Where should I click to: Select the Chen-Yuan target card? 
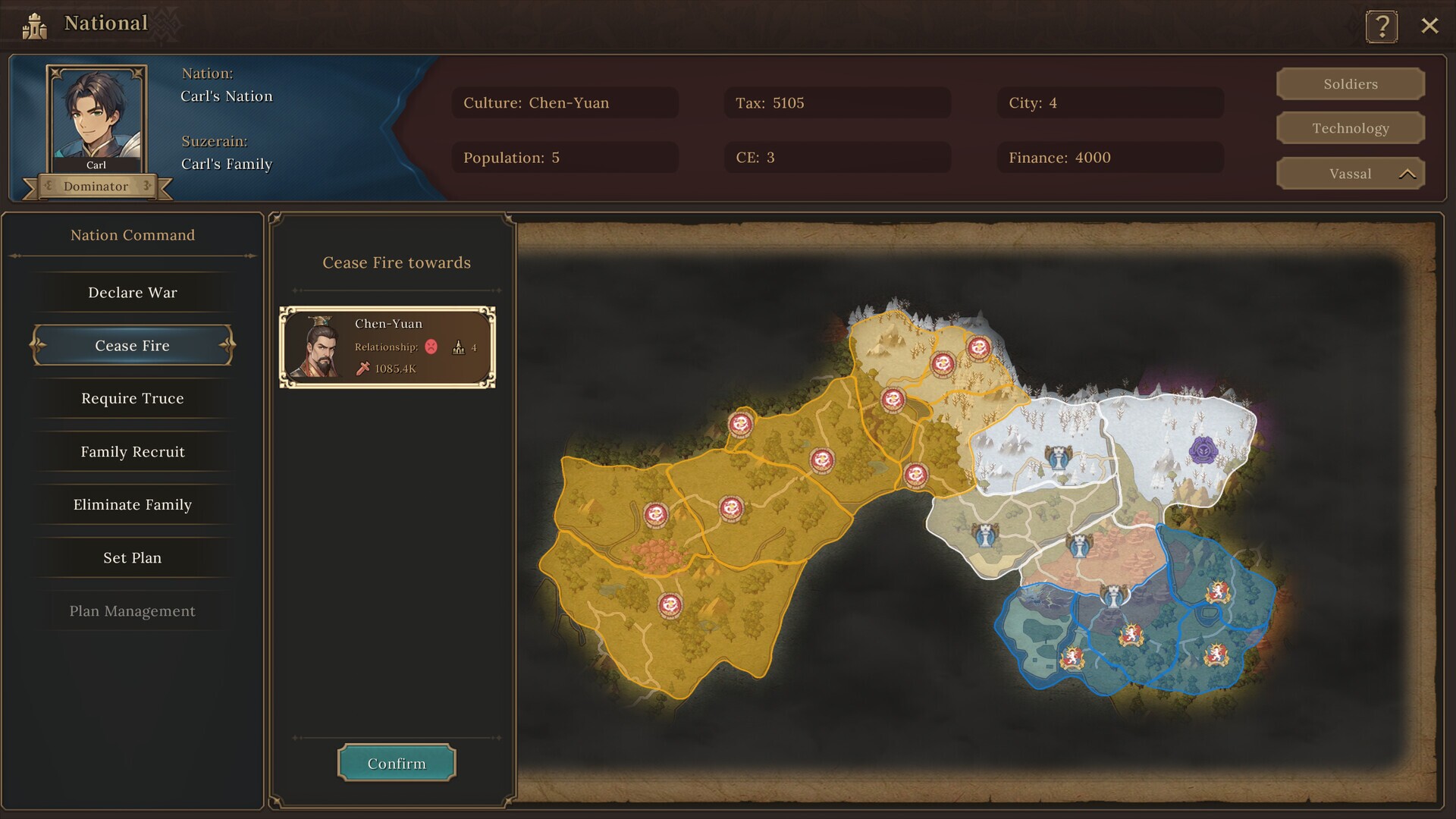[388, 347]
